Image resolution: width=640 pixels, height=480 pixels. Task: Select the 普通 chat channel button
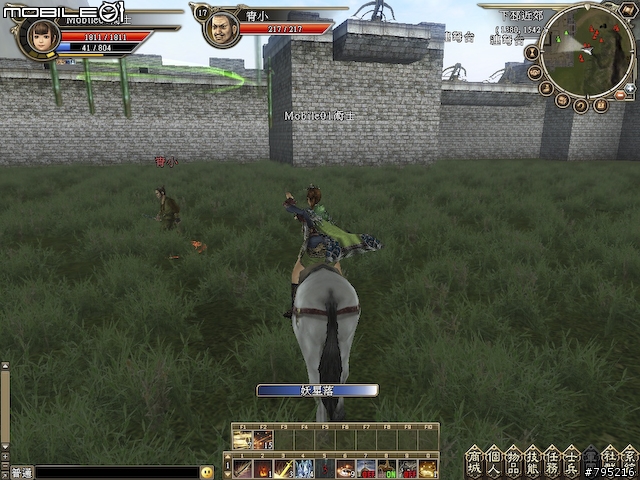click(21, 472)
